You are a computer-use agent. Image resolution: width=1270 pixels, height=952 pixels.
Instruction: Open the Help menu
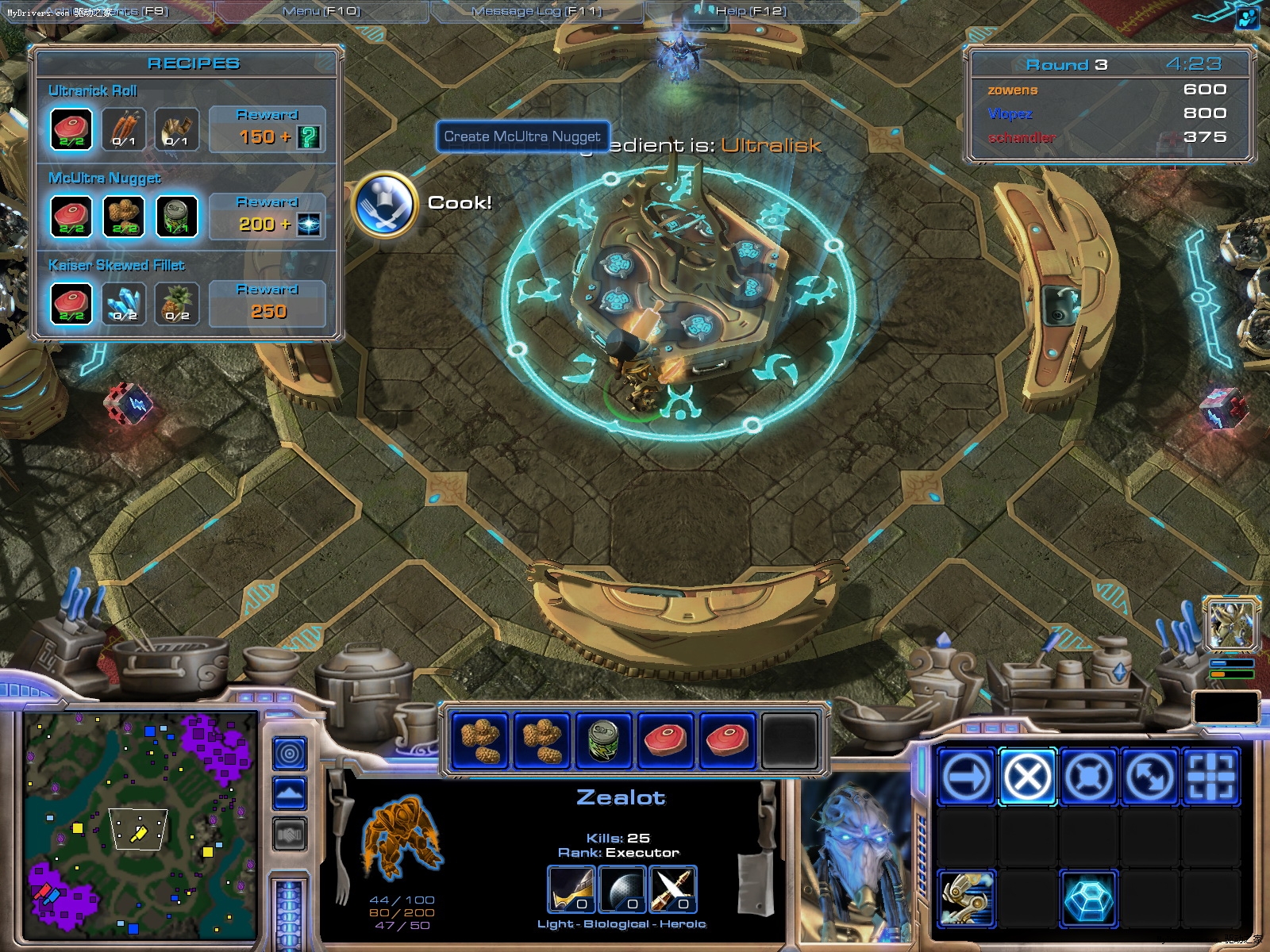coord(750,11)
